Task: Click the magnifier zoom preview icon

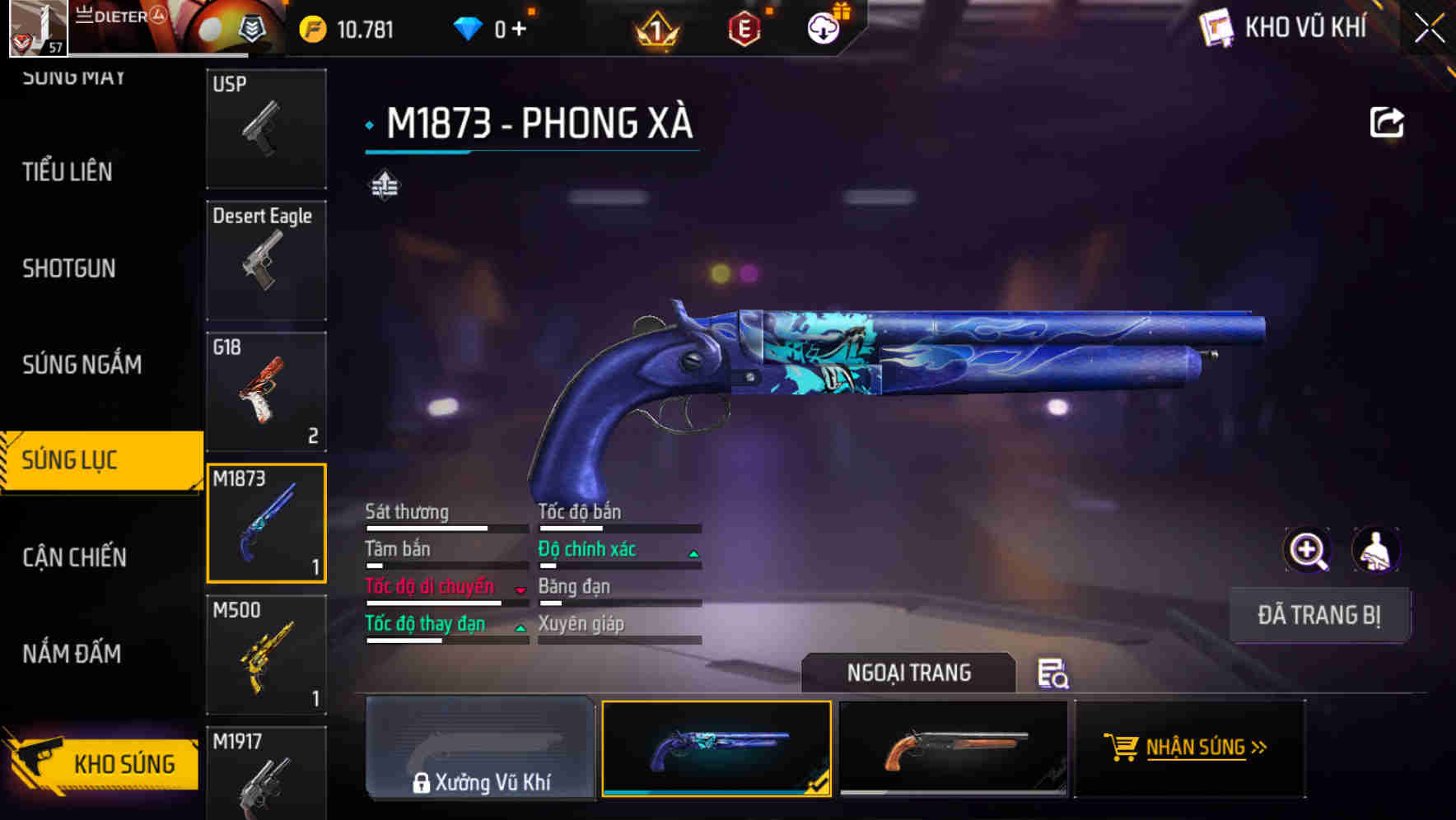Action: coord(1308,549)
